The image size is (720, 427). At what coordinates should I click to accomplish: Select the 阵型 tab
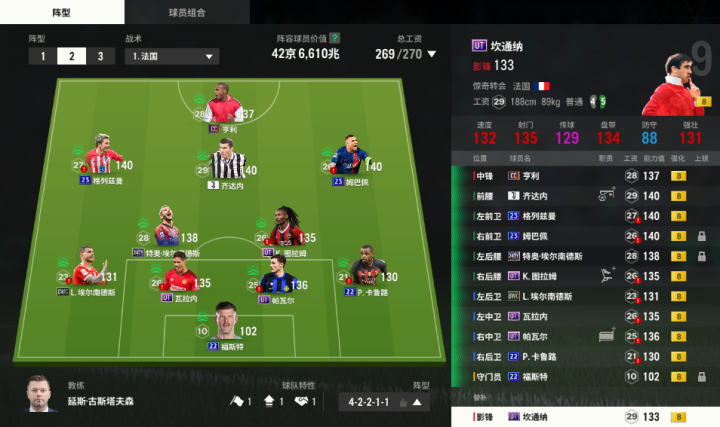click(x=62, y=11)
